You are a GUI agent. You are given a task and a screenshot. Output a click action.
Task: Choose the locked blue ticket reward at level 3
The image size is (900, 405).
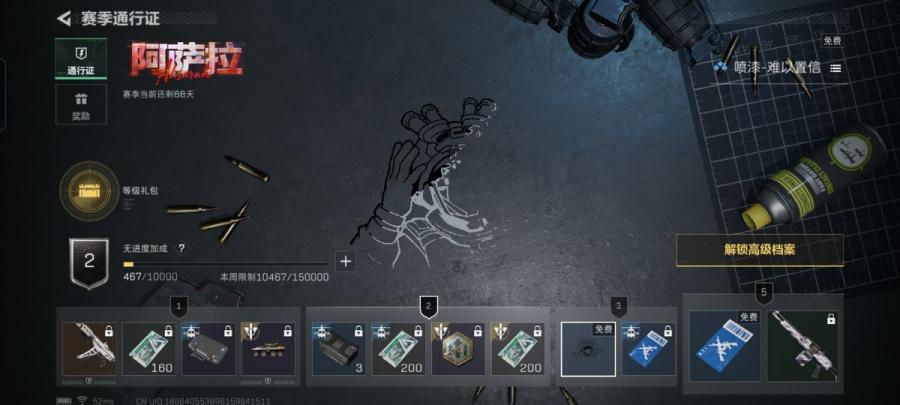(x=648, y=348)
